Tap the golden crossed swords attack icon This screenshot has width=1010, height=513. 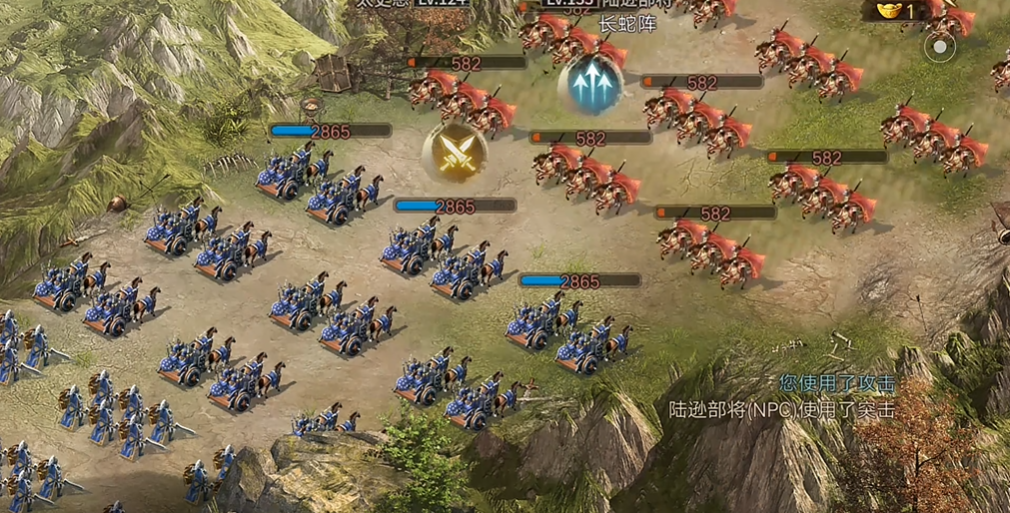pos(454,153)
